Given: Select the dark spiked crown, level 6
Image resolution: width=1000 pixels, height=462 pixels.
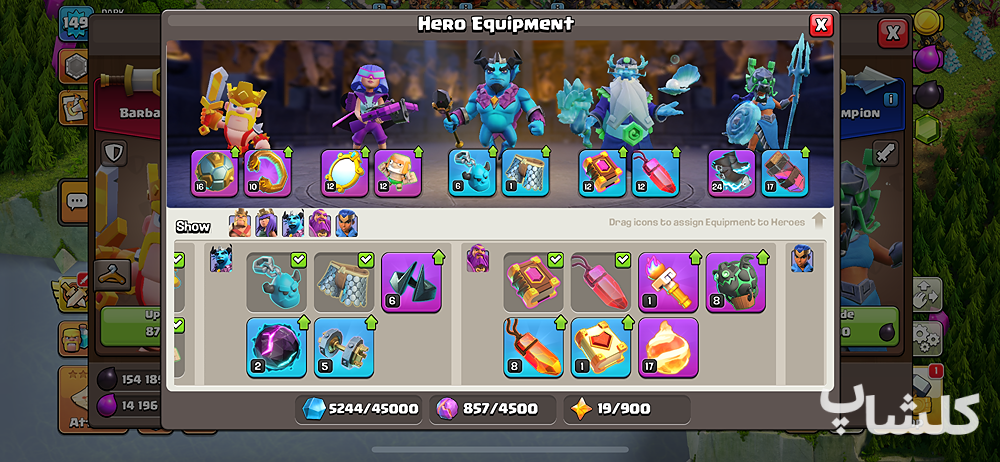Looking at the screenshot, I should pos(411,282).
